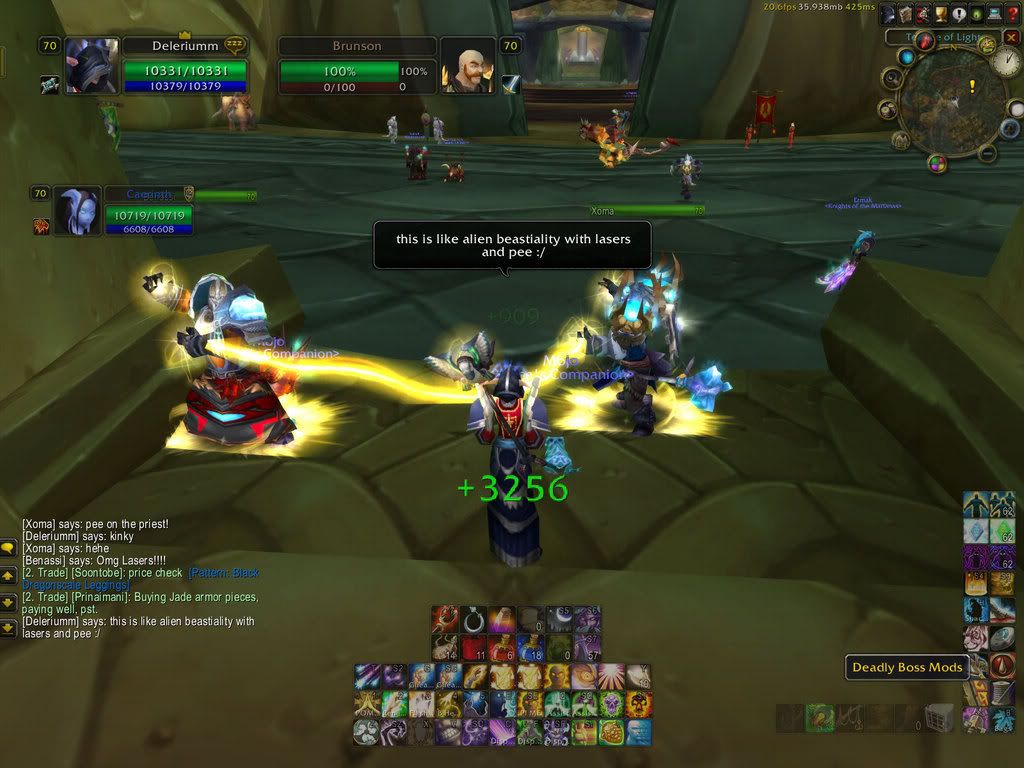Open the speech bubble exclamation micro button
The height and width of the screenshot is (768, 1024).
click(x=958, y=14)
